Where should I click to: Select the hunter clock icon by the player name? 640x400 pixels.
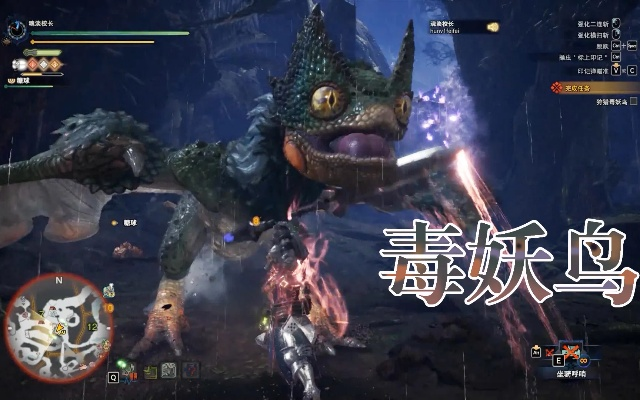(x=15, y=30)
